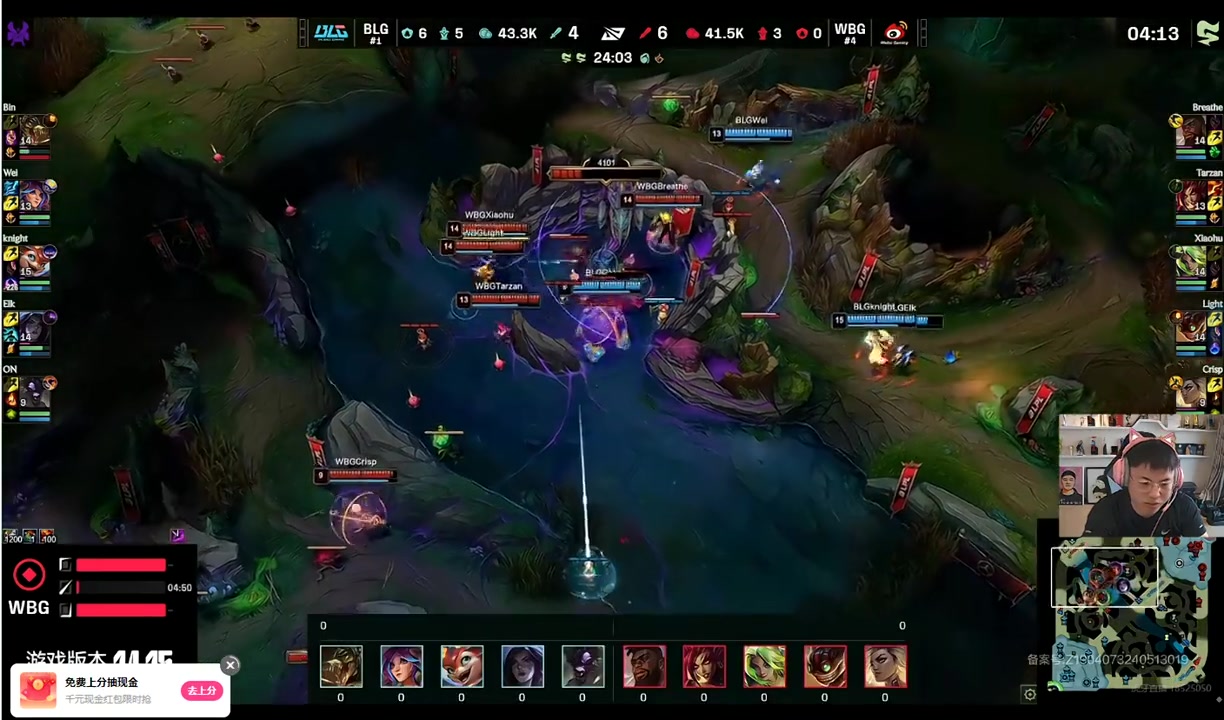This screenshot has width=1224, height=720.
Task: Click Light's champion portrait on the right side
Action: 1190,328
